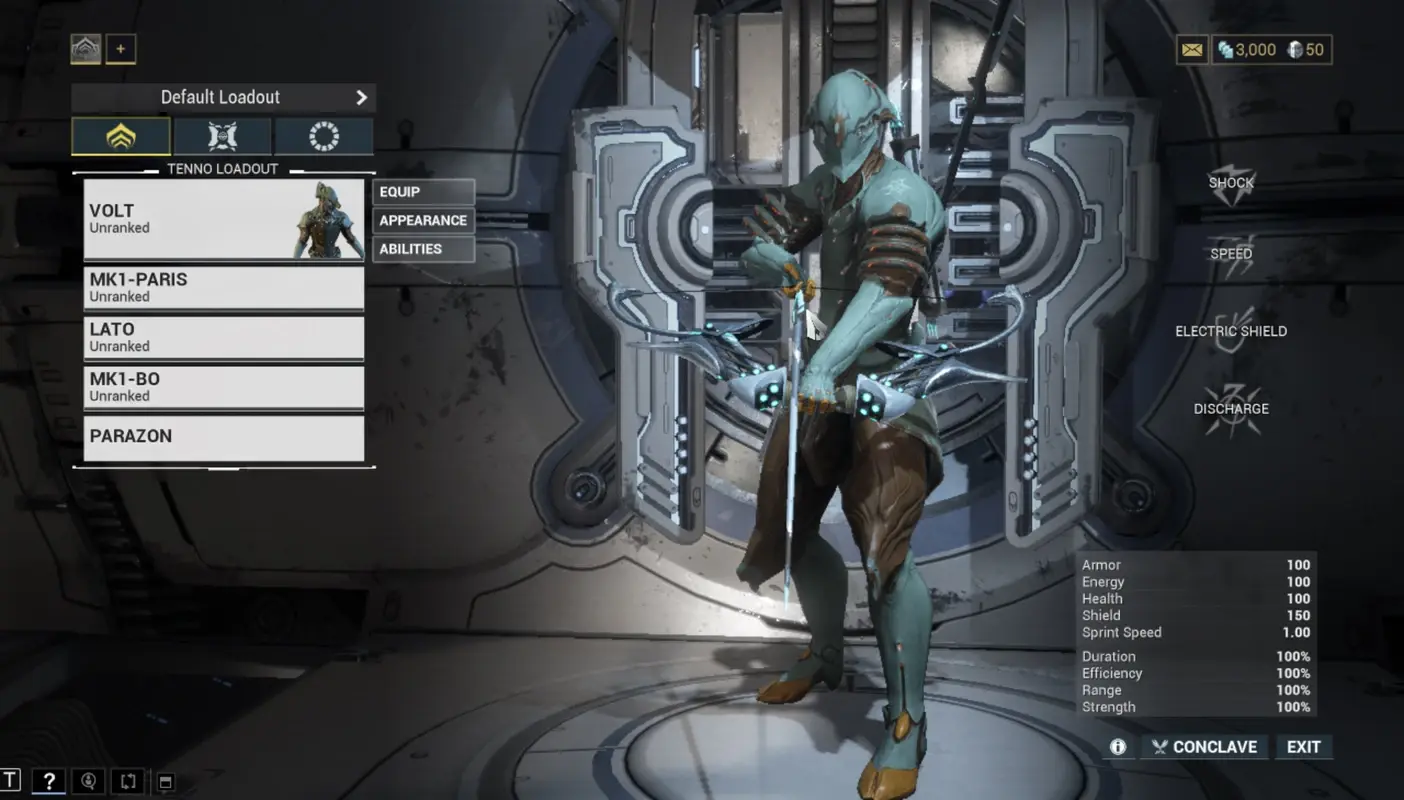Click the microphone voice icon bottom left
The height and width of the screenshot is (800, 1404).
88,781
